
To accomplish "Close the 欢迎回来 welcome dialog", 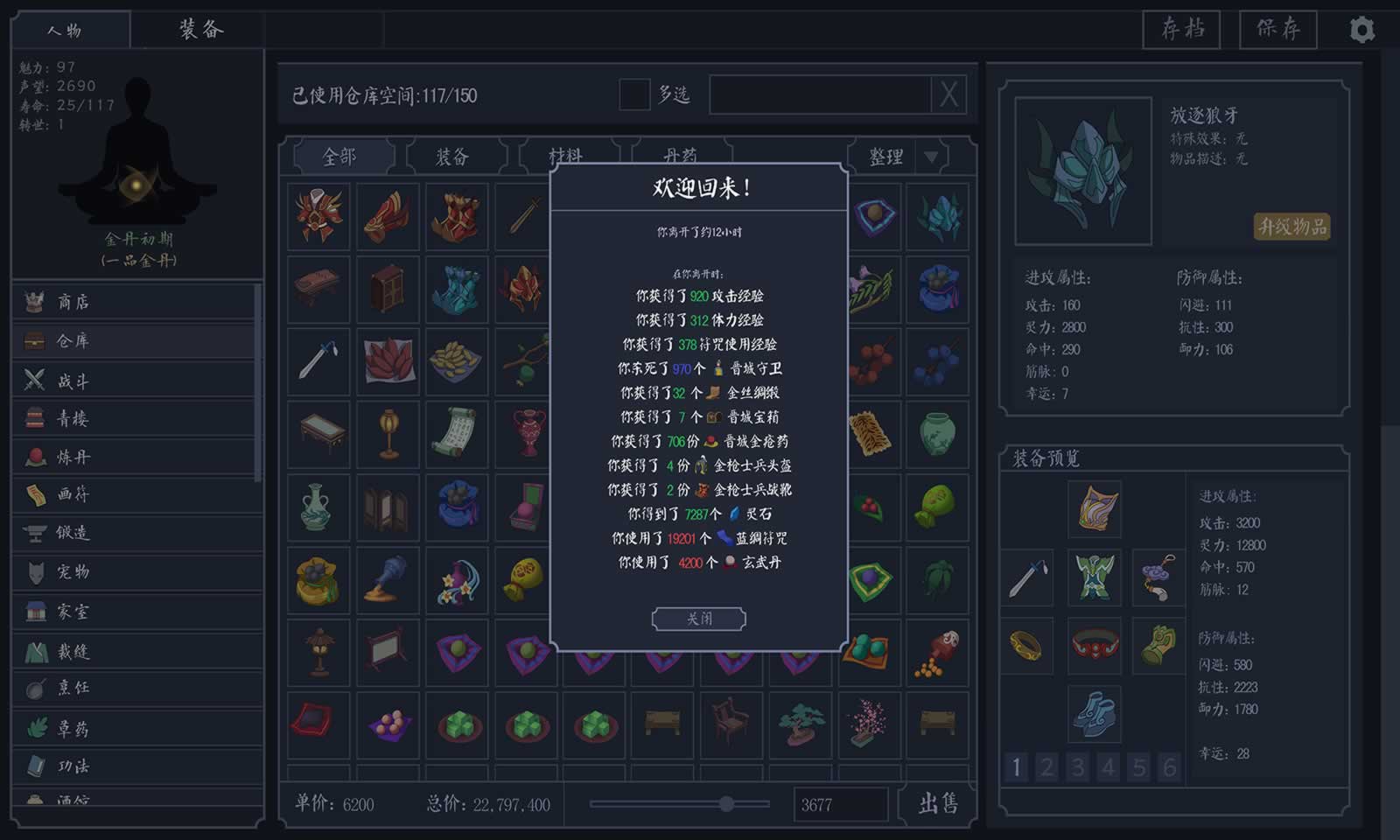I will pos(698,619).
